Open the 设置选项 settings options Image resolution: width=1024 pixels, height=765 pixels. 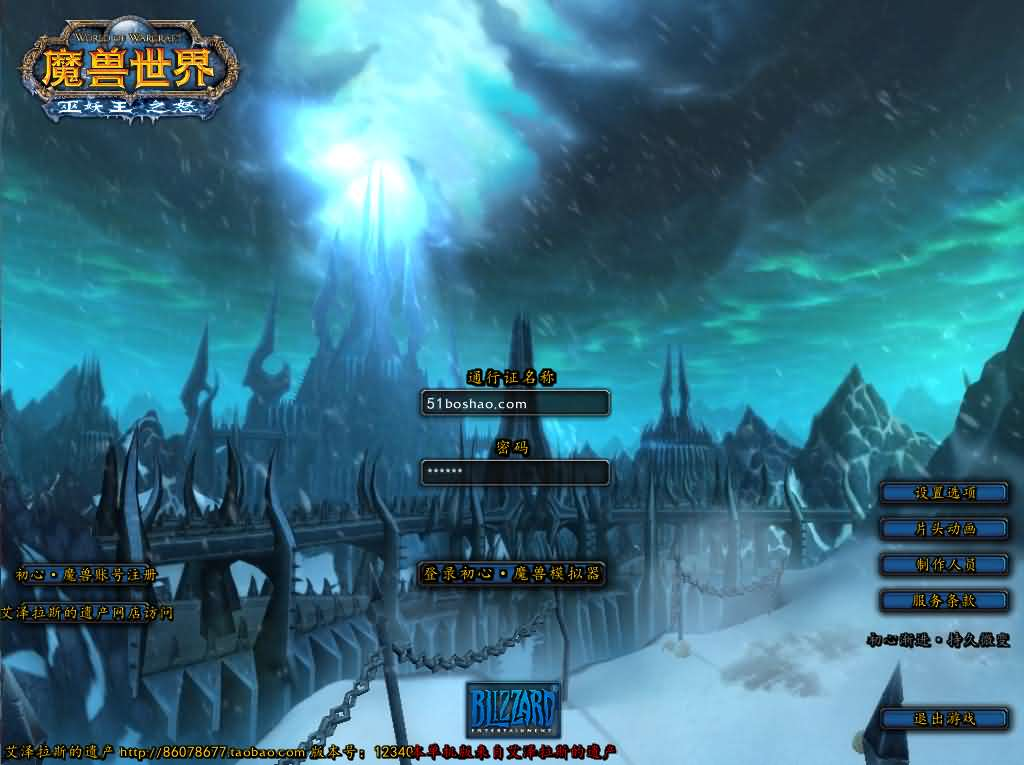[x=944, y=493]
